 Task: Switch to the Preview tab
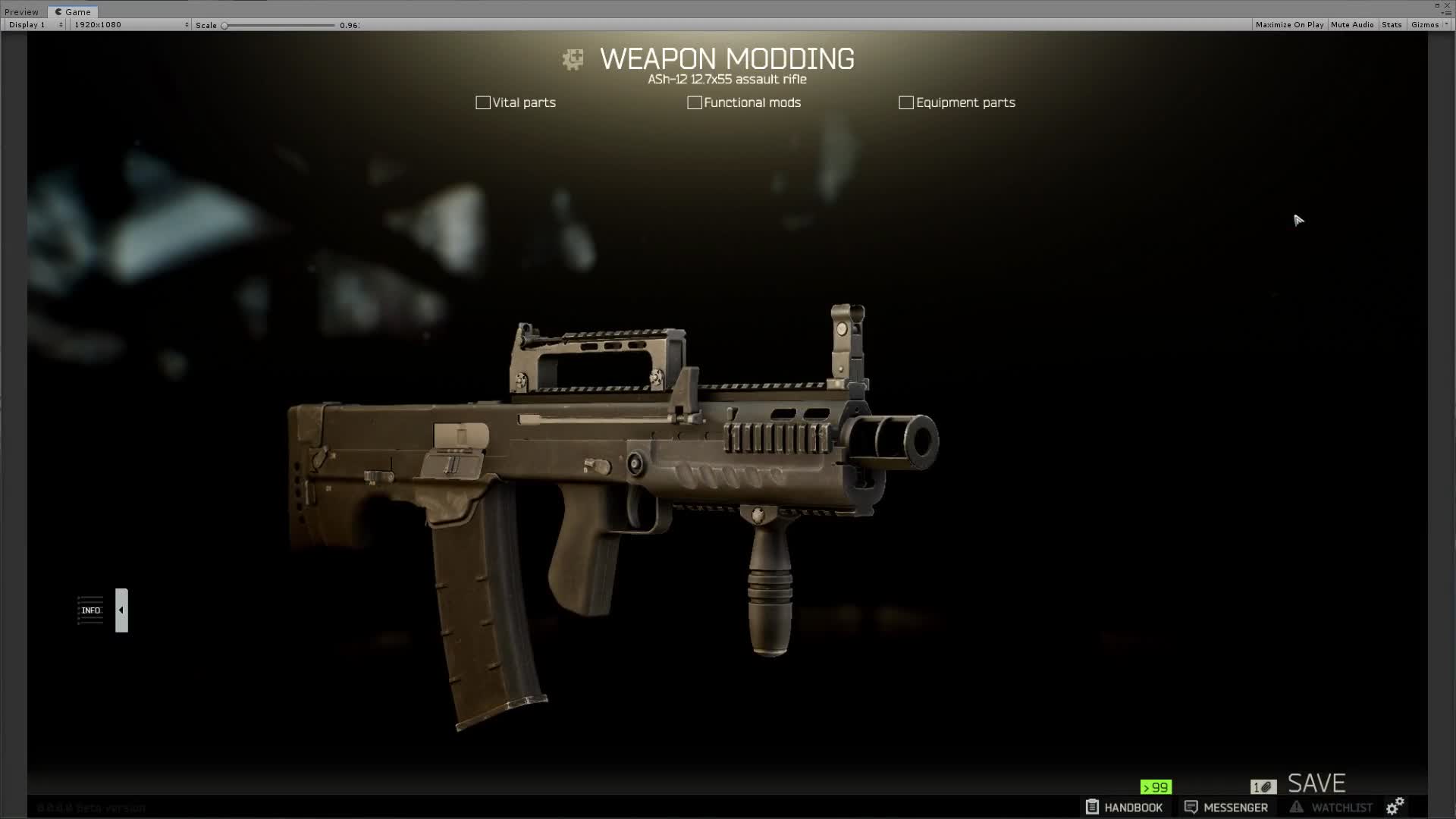[x=22, y=12]
